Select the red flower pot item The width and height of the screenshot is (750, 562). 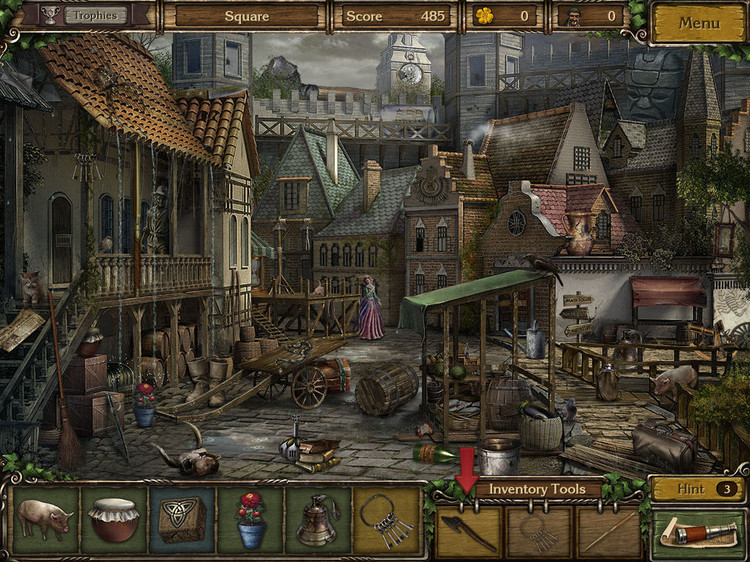pos(250,520)
